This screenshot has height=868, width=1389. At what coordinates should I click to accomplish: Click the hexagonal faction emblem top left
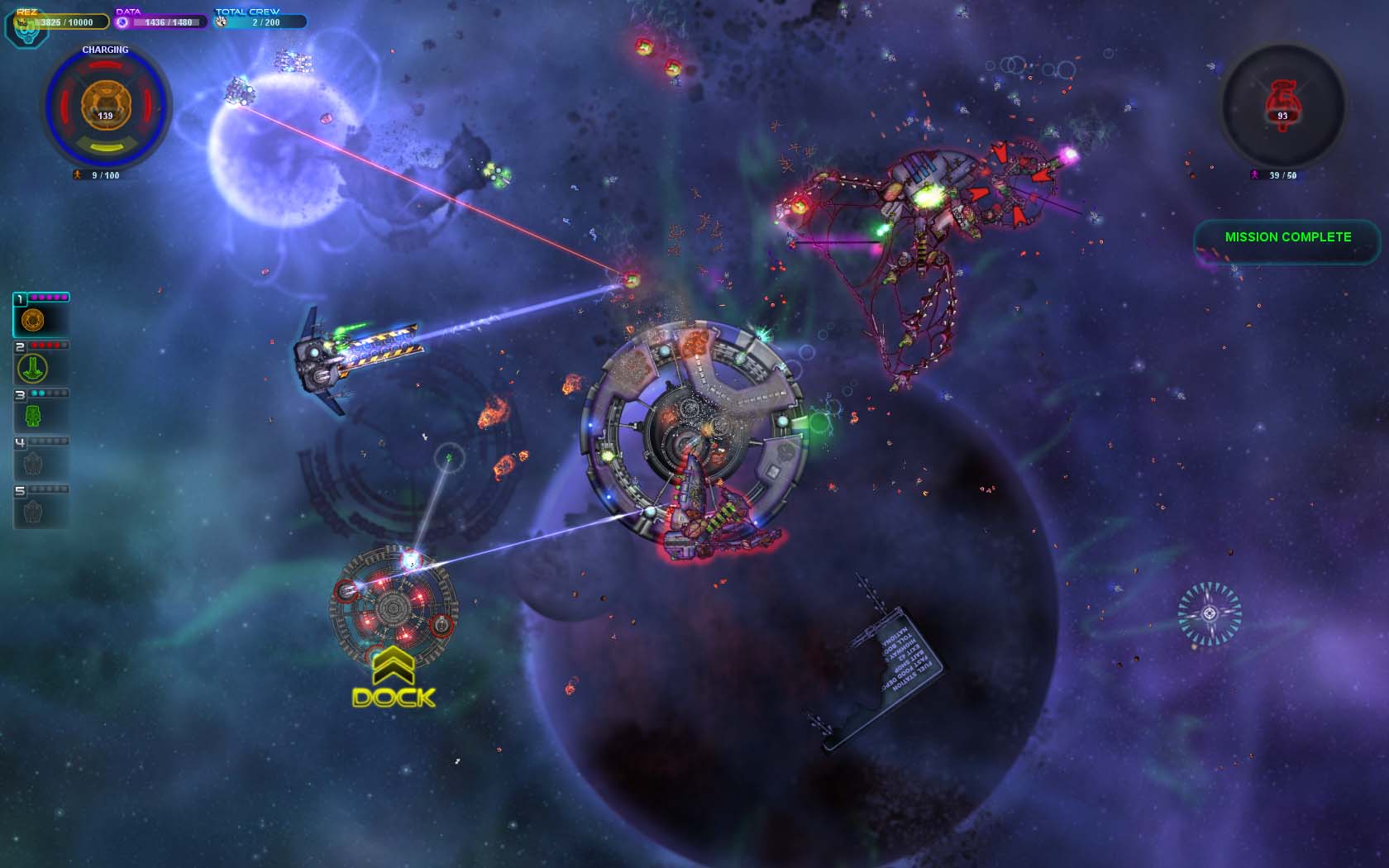tap(29, 36)
